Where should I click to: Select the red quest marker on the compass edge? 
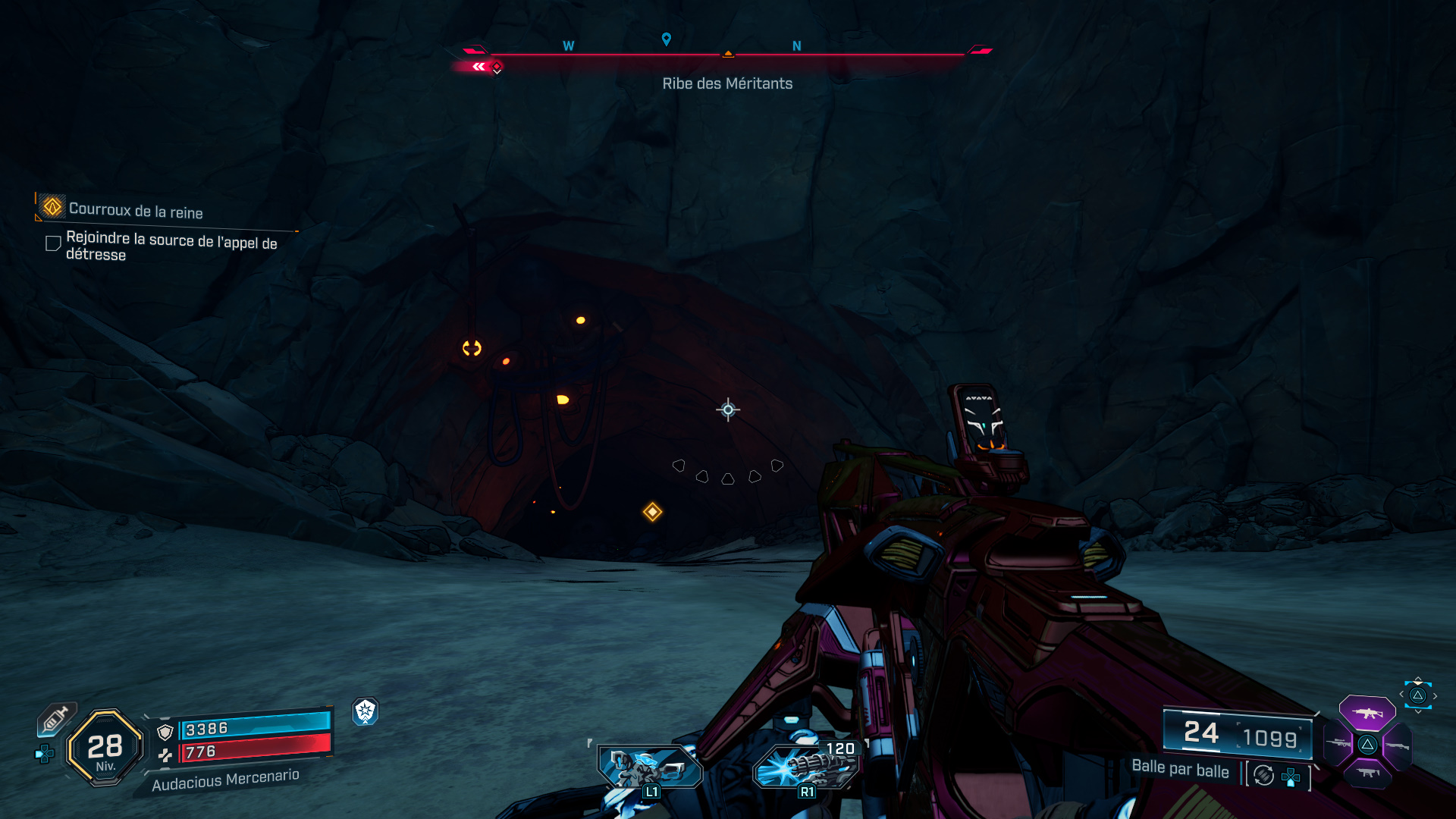tap(496, 67)
